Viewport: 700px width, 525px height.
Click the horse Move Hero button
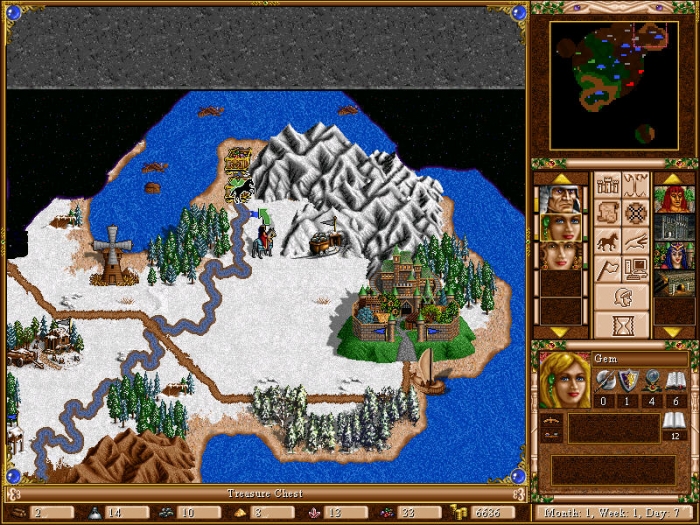(x=607, y=241)
